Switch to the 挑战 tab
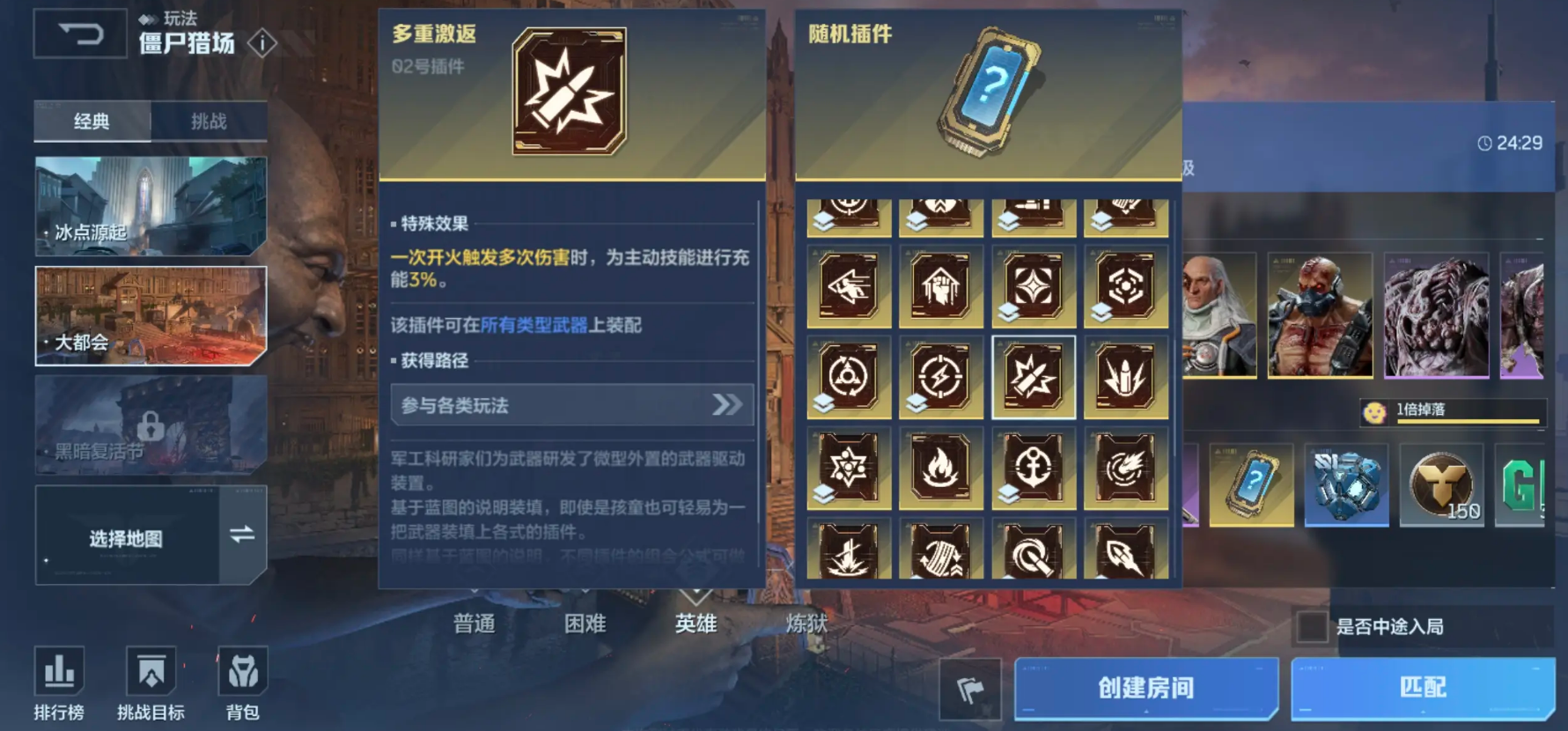Viewport: 1568px width, 731px height. point(209,121)
